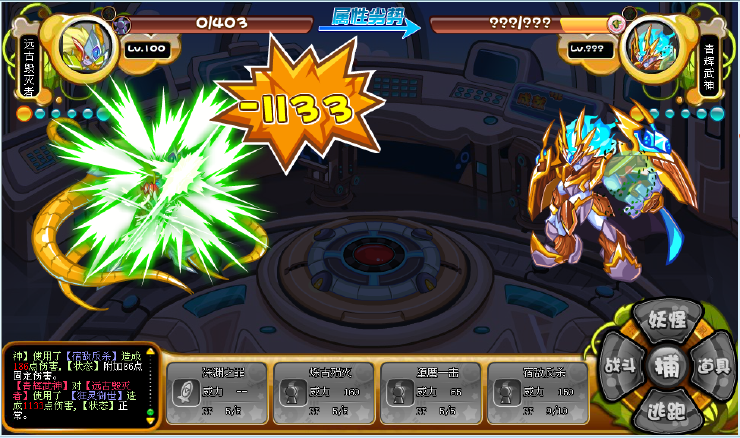
Task: Select the 战斗 (fight) command
Action: click(618, 364)
